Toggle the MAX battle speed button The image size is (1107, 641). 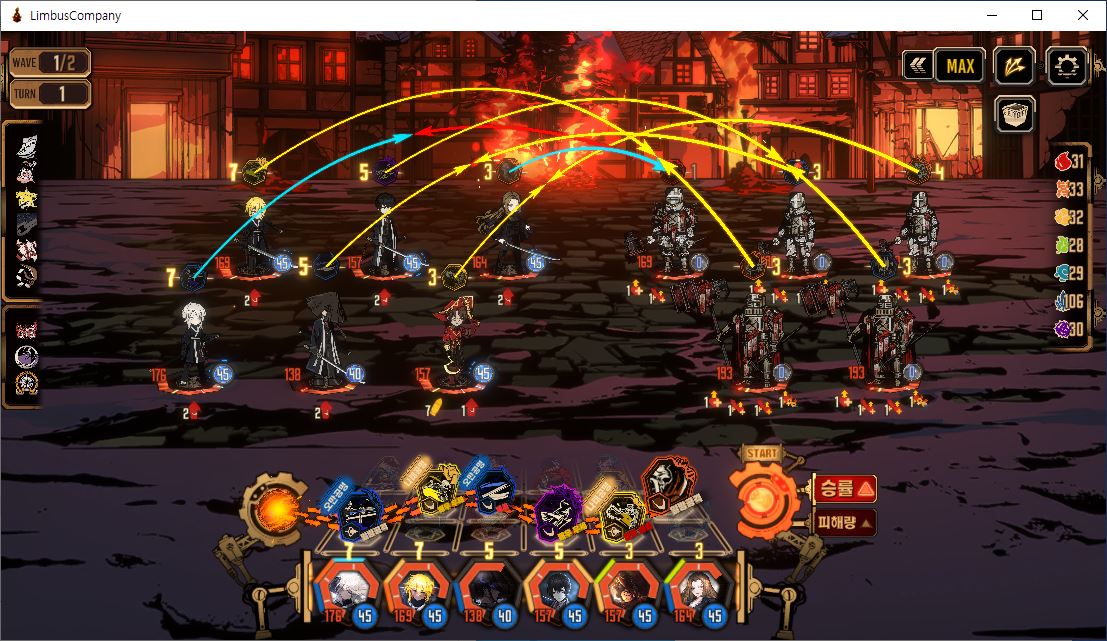pyautogui.click(x=960, y=66)
